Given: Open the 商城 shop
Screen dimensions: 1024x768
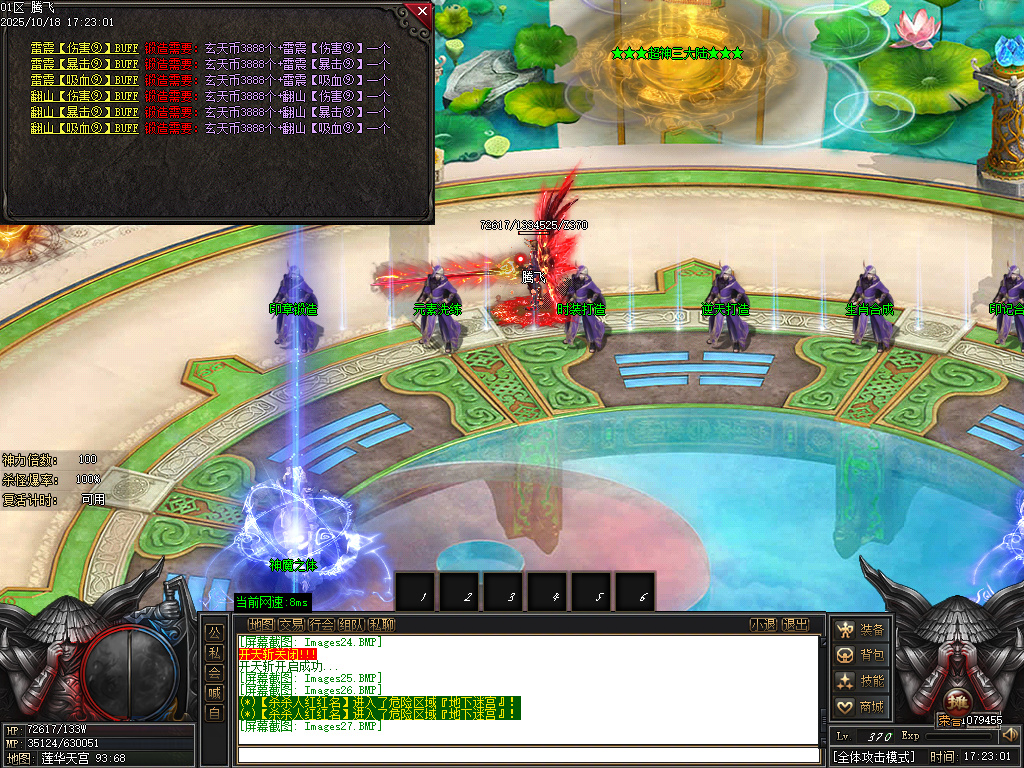Looking at the screenshot, I should click(861, 707).
